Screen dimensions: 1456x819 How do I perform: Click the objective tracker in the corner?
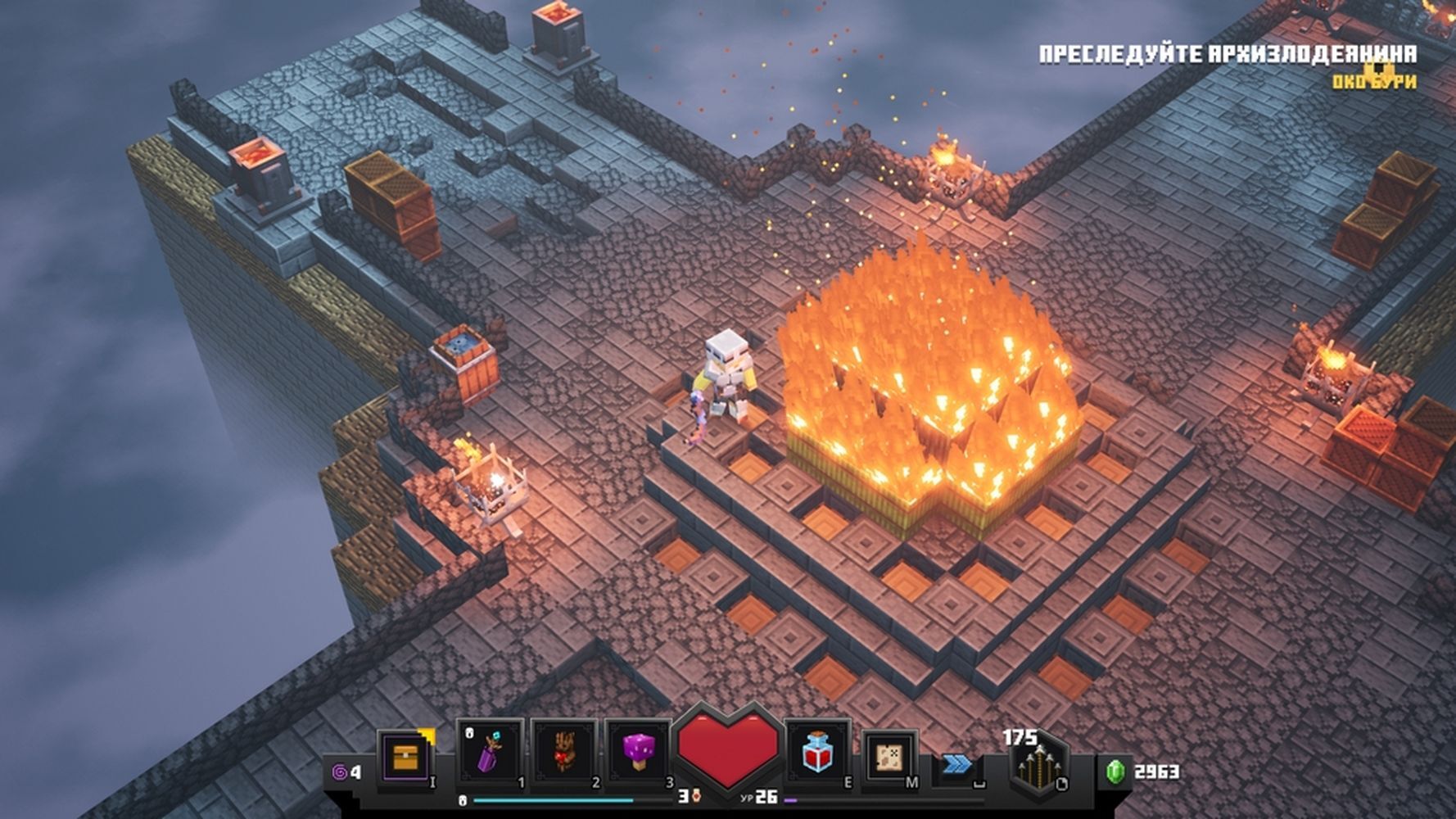point(1227,65)
